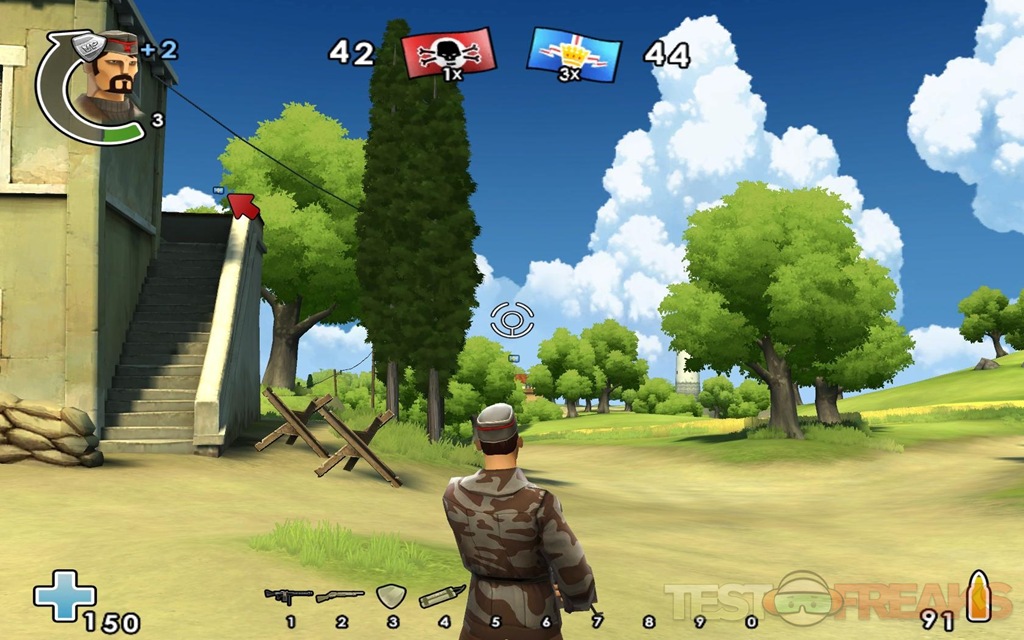This screenshot has height=640, width=1024.
Task: Equip the shotgun in slot 2
Action: [x=340, y=597]
